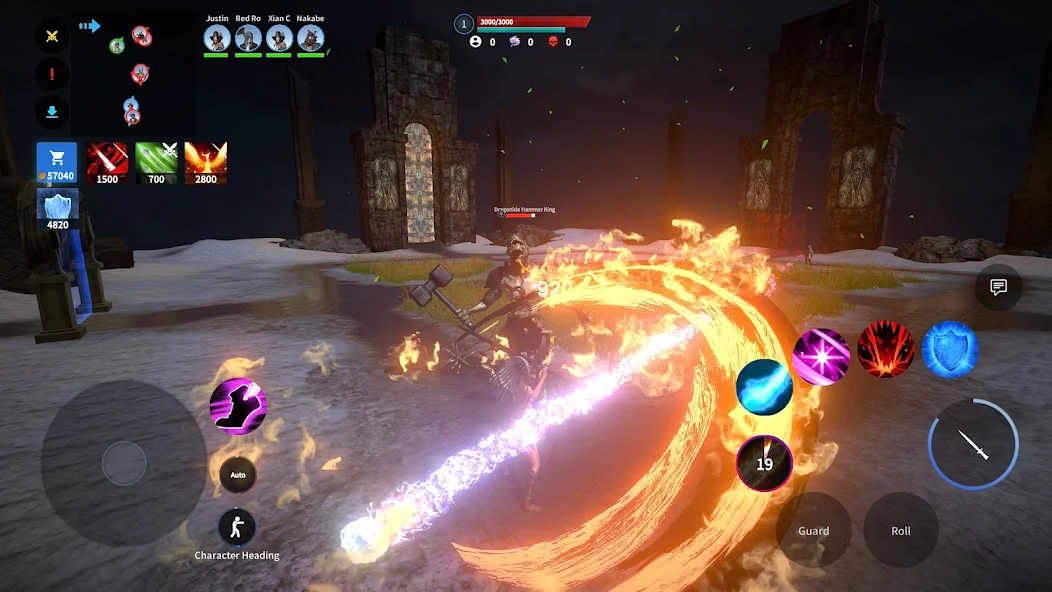Click the blue download arrow button
Image resolution: width=1052 pixels, height=592 pixels.
(52, 112)
